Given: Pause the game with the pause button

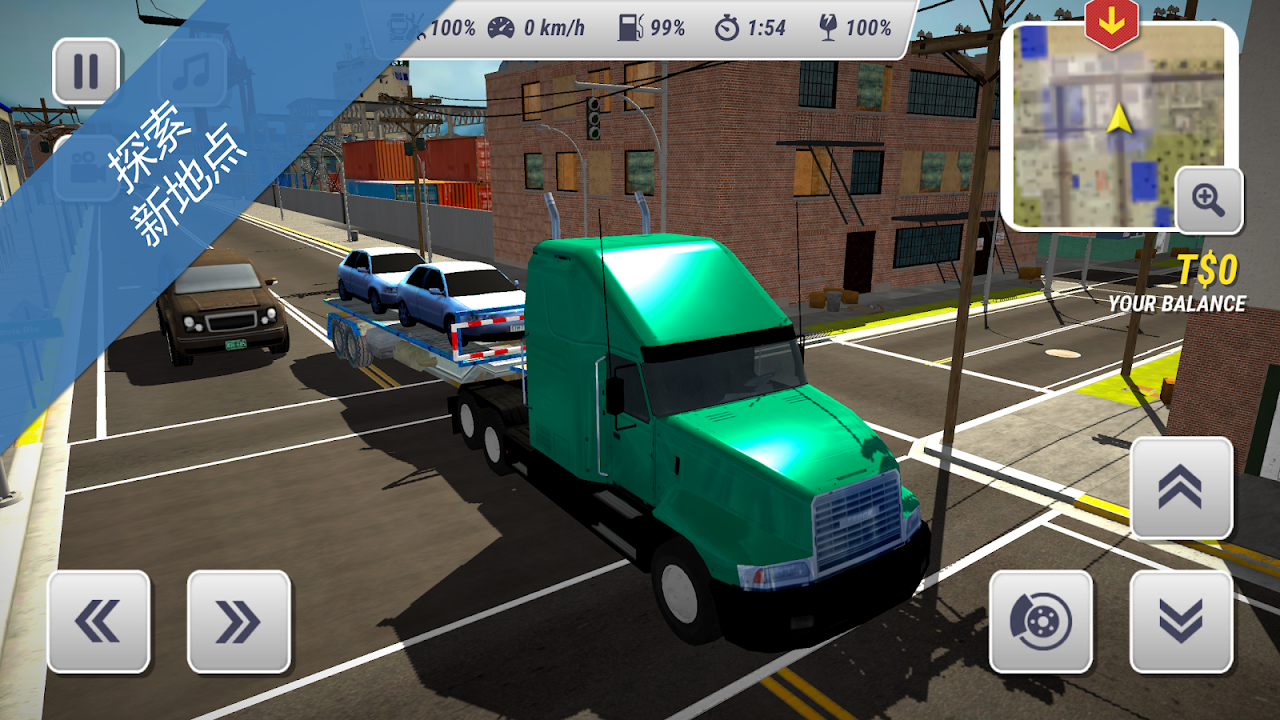Looking at the screenshot, I should click(86, 71).
